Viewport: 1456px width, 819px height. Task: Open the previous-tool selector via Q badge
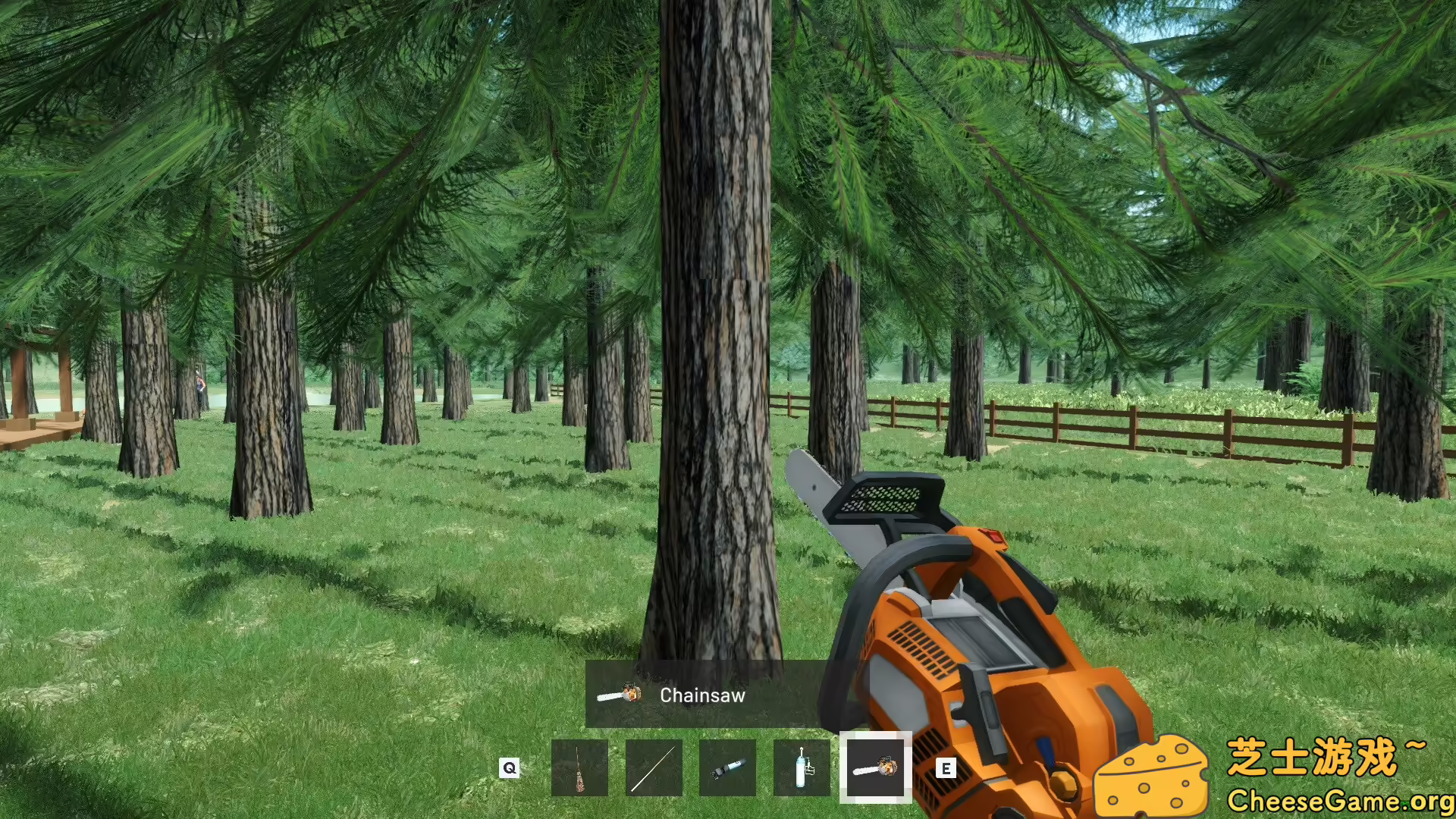(509, 768)
